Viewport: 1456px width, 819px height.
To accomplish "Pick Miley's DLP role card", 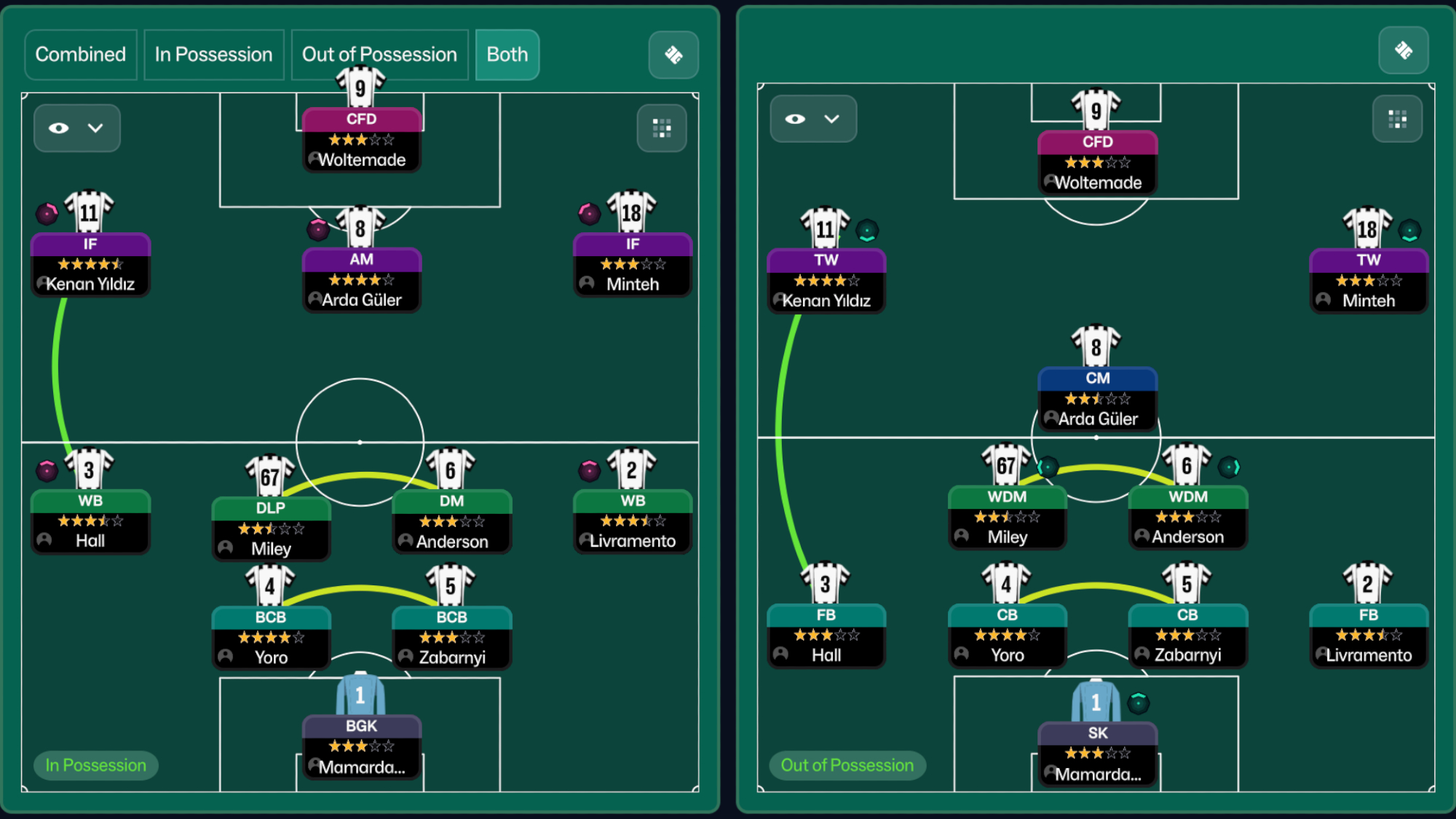I will (x=271, y=529).
